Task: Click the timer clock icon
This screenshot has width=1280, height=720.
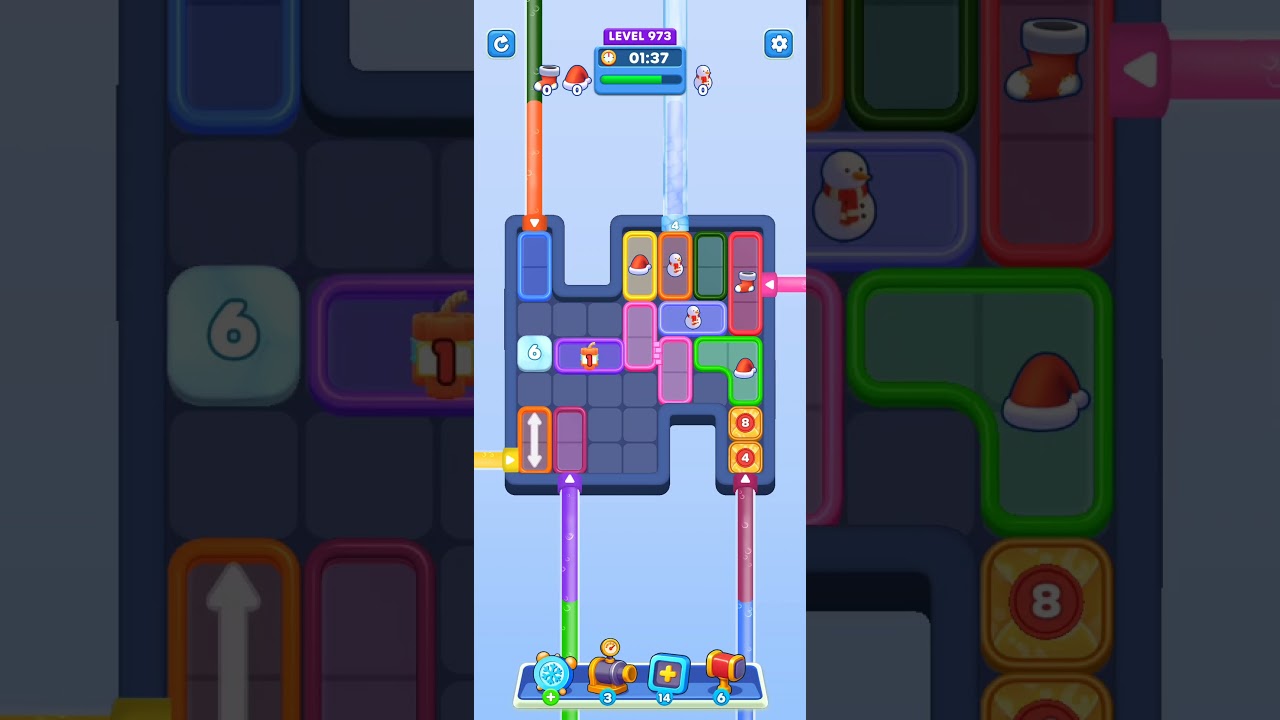Action: [x=608, y=59]
